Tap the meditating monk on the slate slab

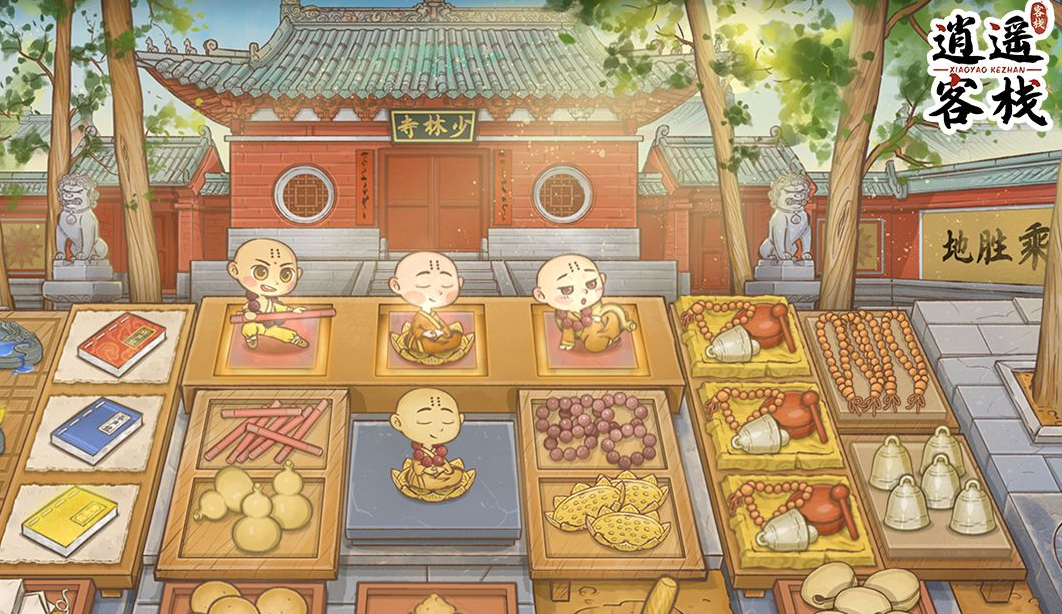(x=430, y=443)
